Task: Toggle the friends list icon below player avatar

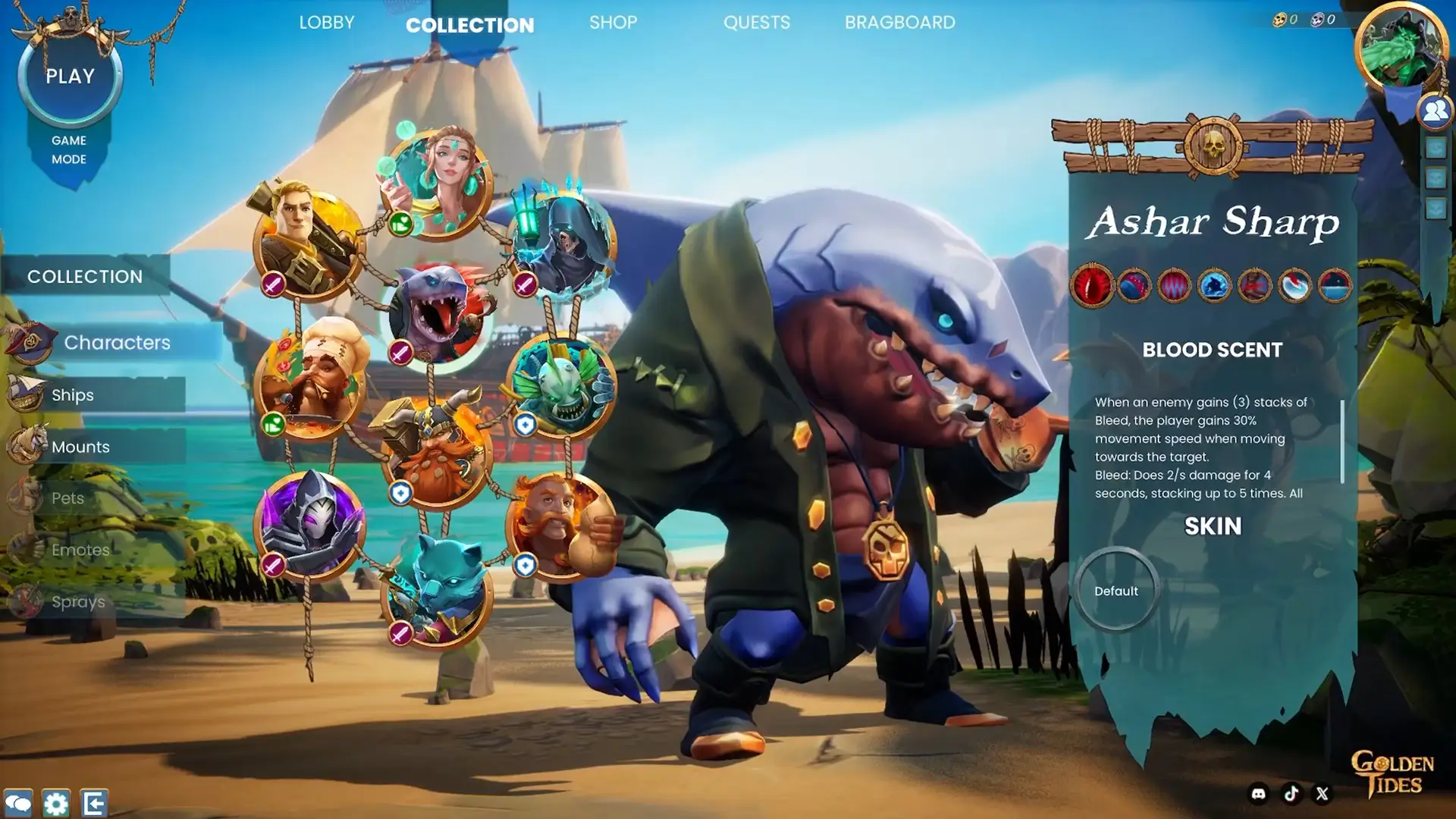Action: pos(1434,111)
